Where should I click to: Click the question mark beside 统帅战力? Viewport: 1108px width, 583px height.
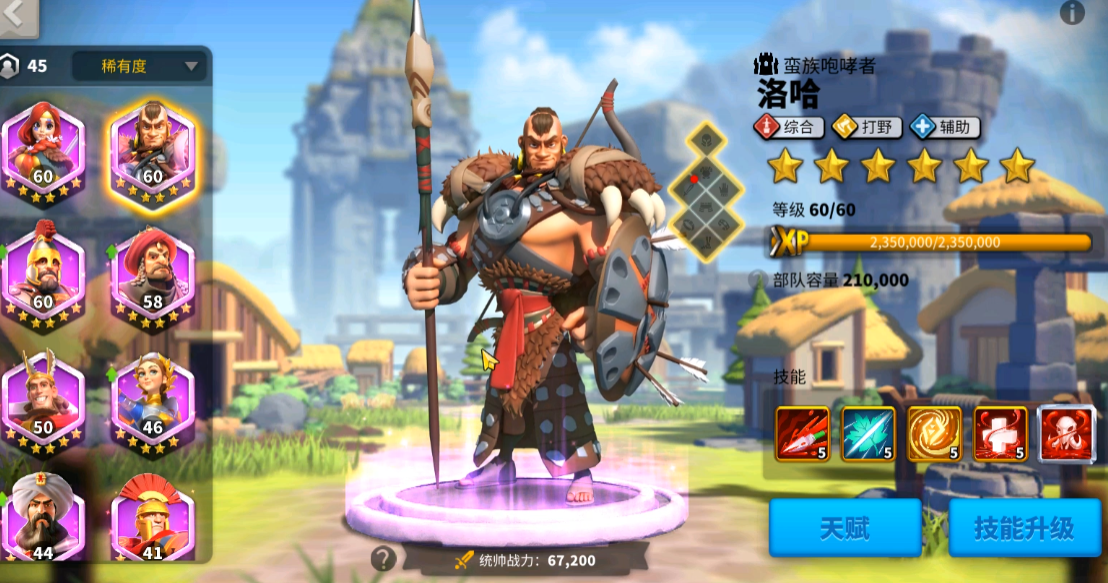[383, 559]
